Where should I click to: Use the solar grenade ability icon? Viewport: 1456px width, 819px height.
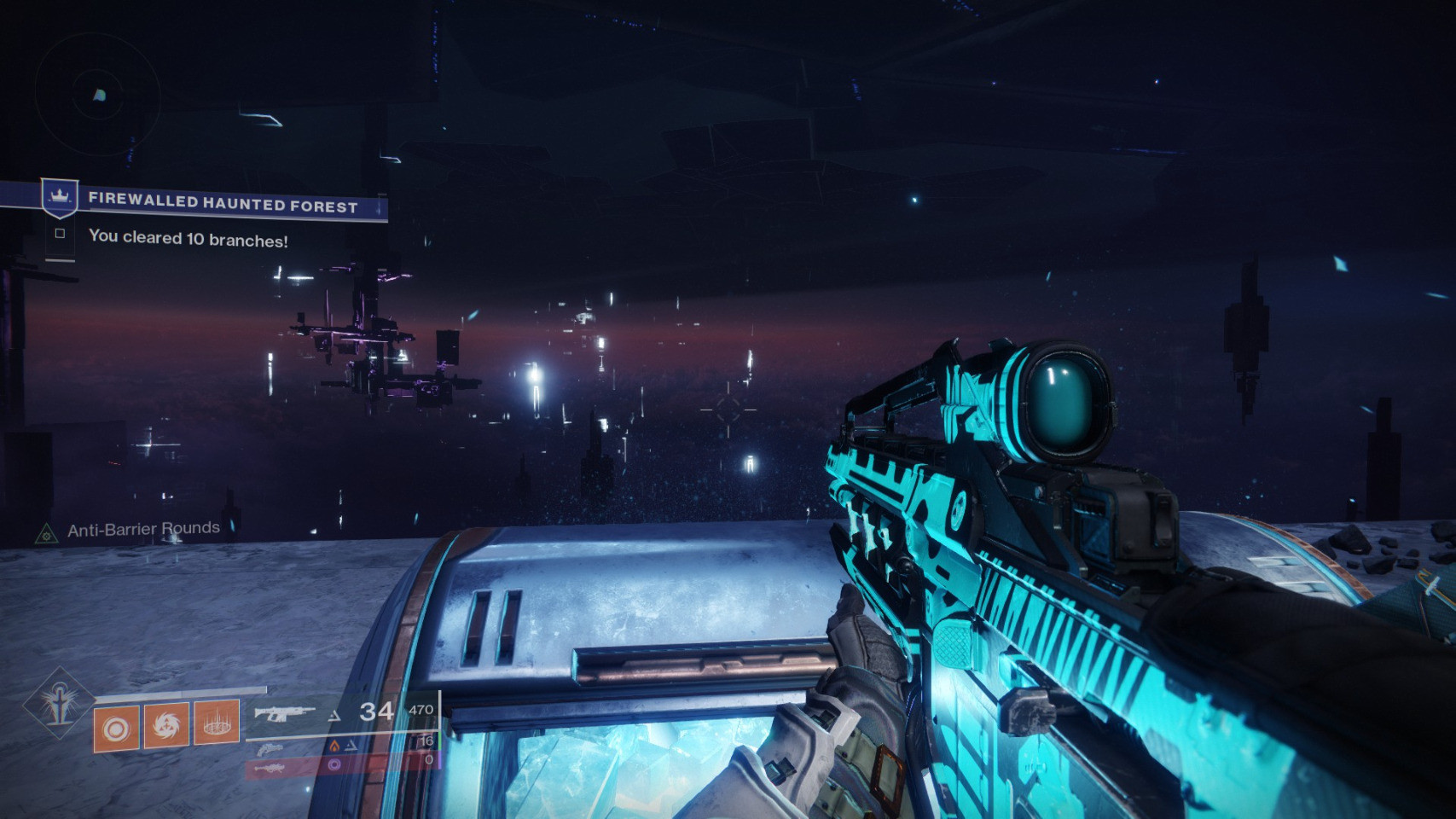(116, 729)
